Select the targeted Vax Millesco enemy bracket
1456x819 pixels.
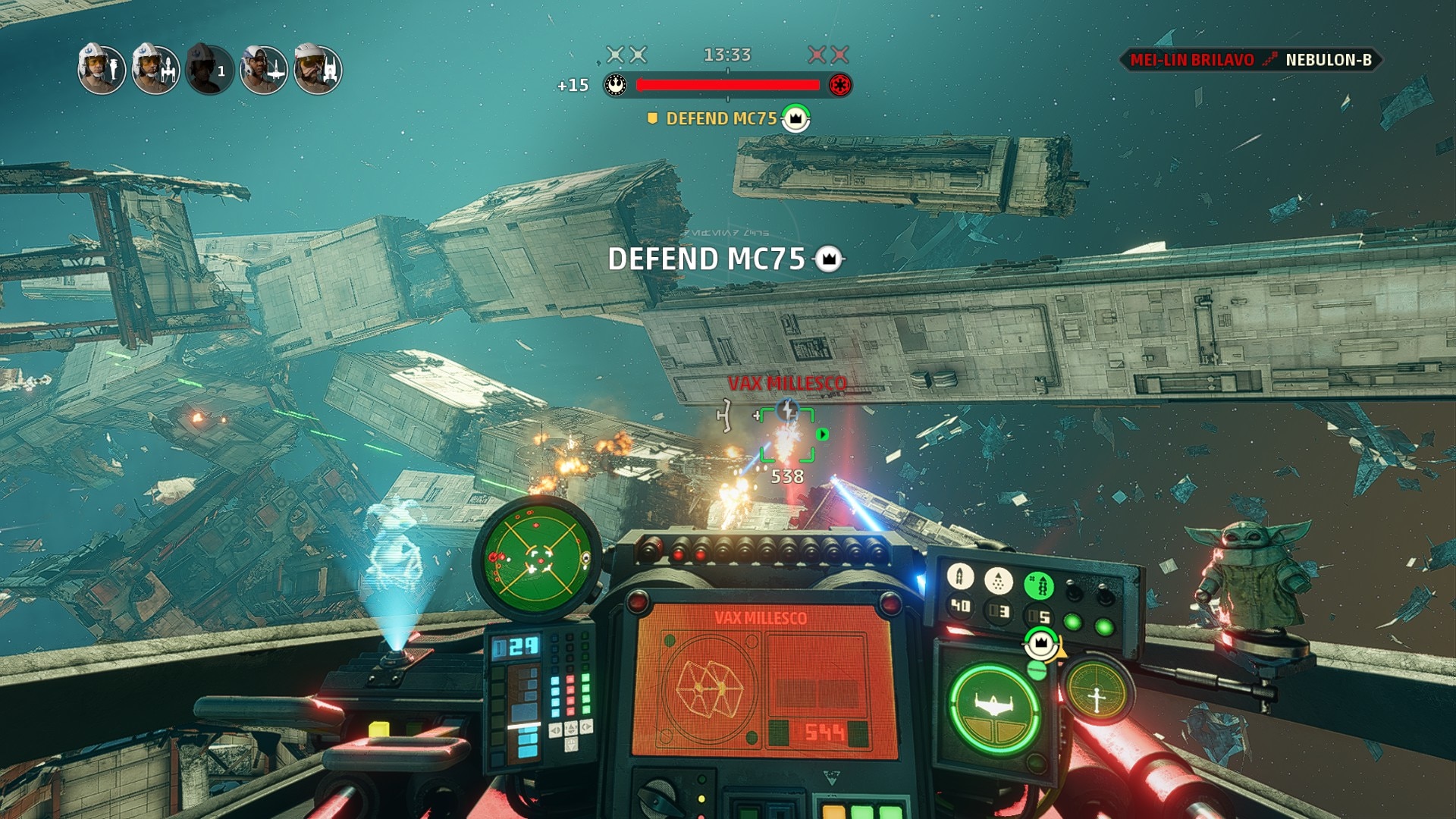[787, 435]
